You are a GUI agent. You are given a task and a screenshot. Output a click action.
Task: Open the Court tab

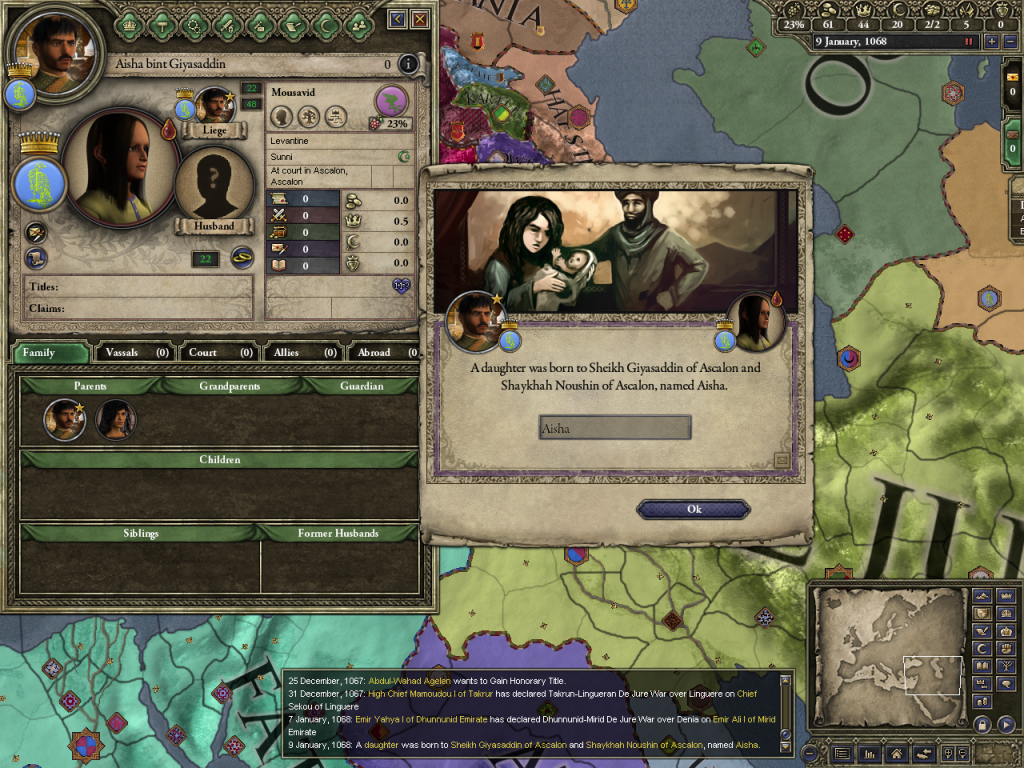[x=218, y=352]
